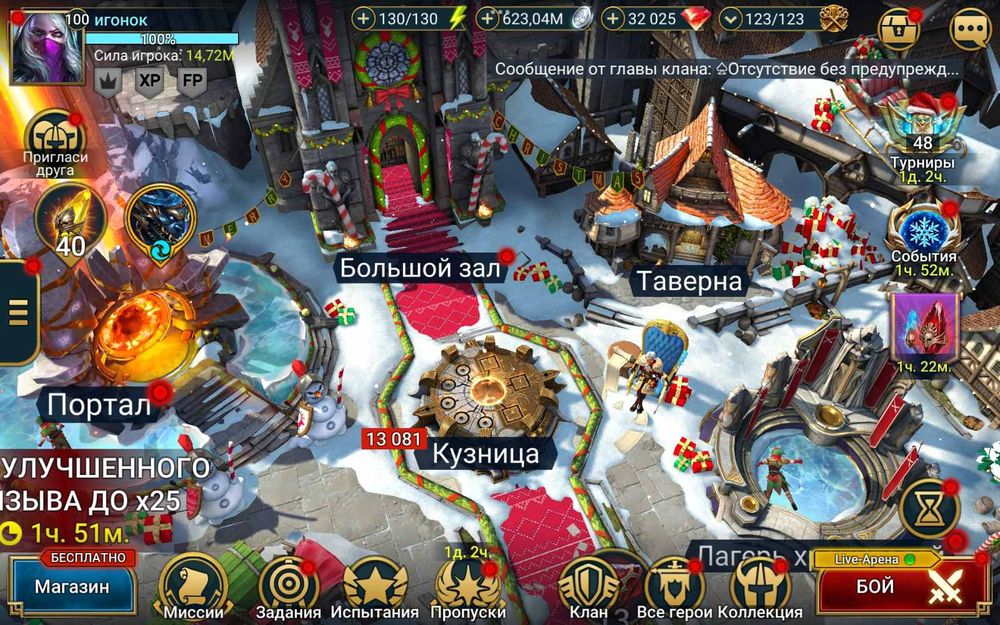Add energy with the plus button
The height and width of the screenshot is (625, 1000).
pyautogui.click(x=363, y=18)
